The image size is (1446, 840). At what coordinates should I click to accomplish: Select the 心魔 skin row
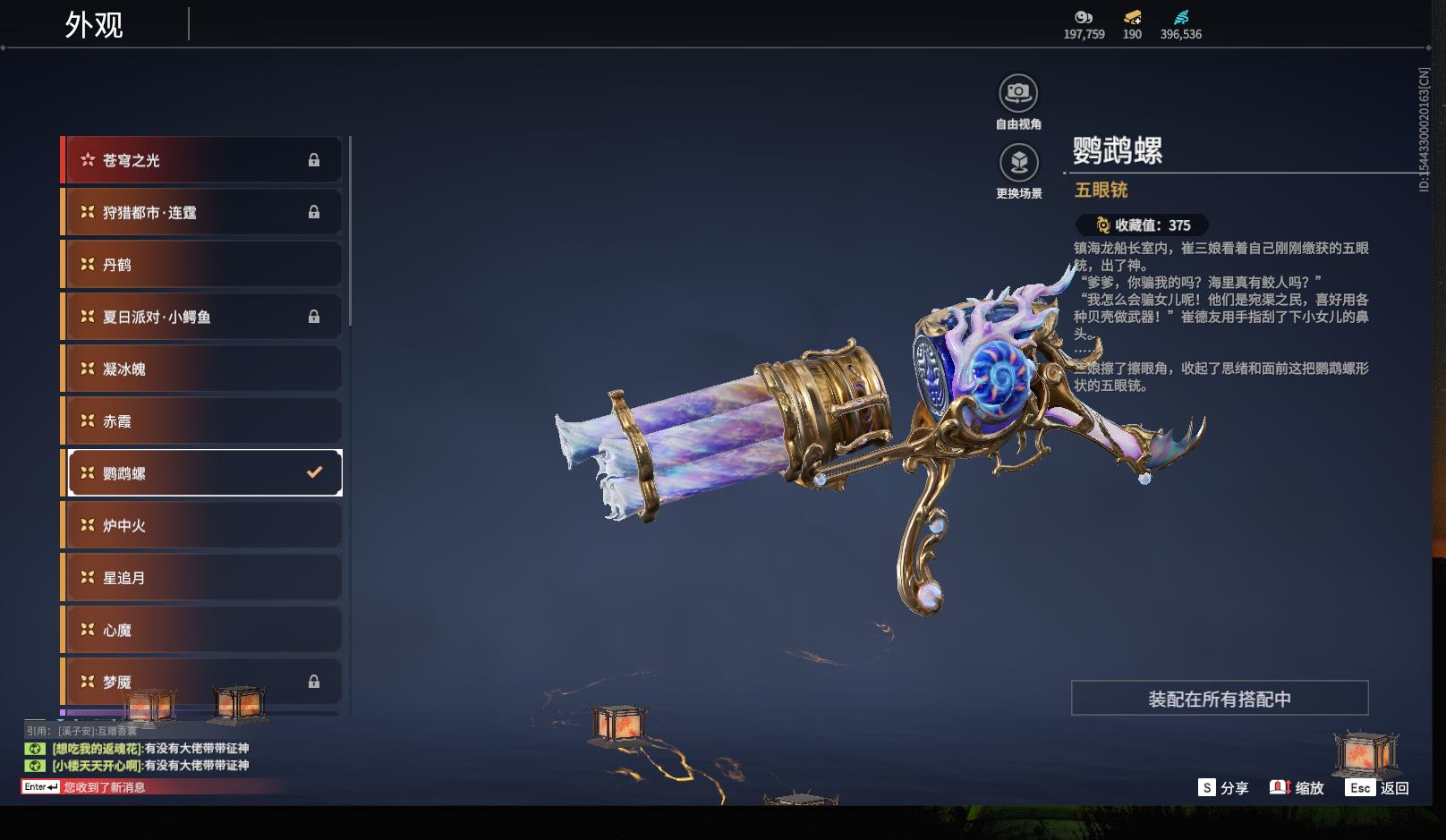(x=202, y=630)
